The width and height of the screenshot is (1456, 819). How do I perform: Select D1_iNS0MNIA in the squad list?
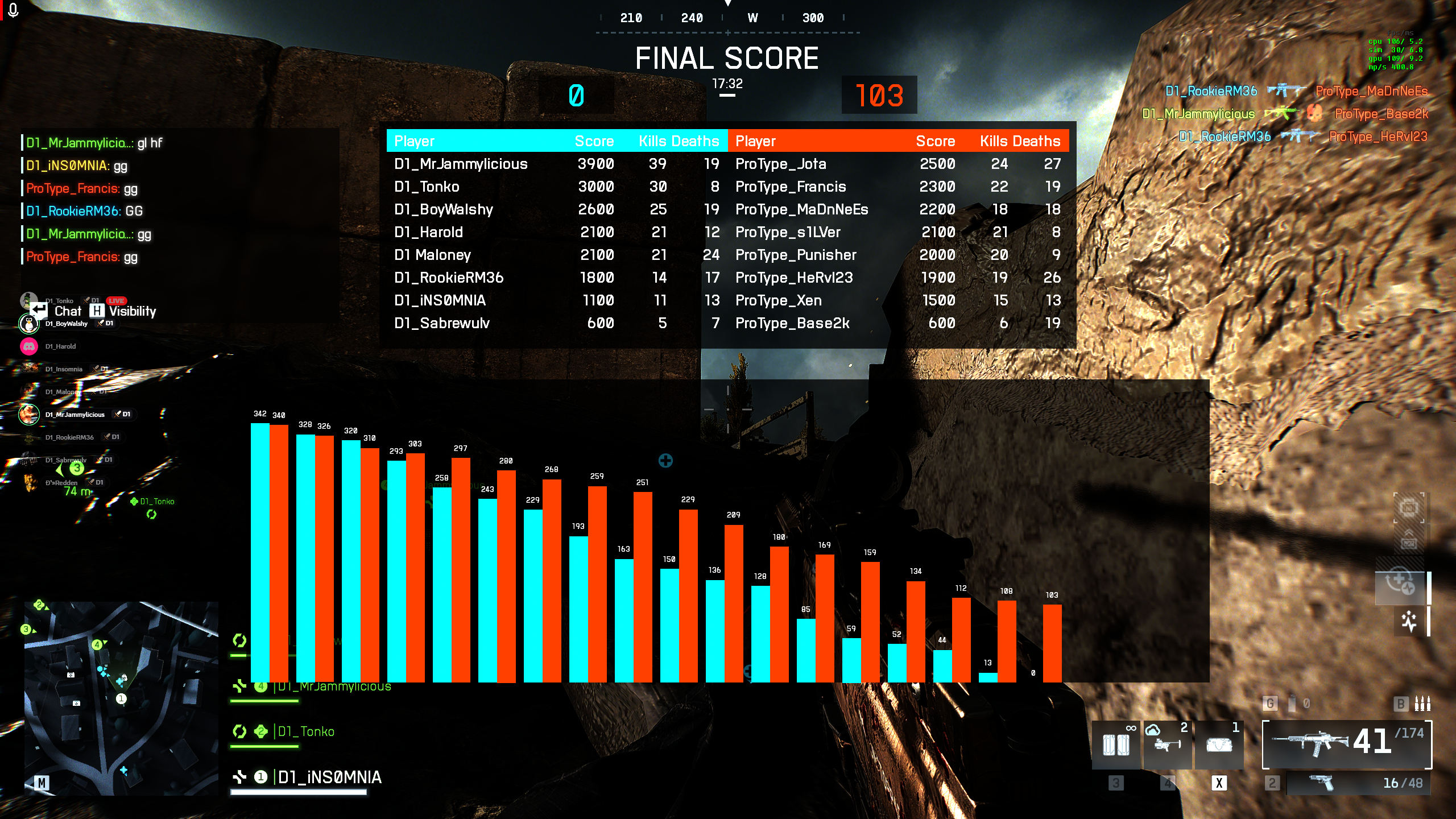click(329, 777)
